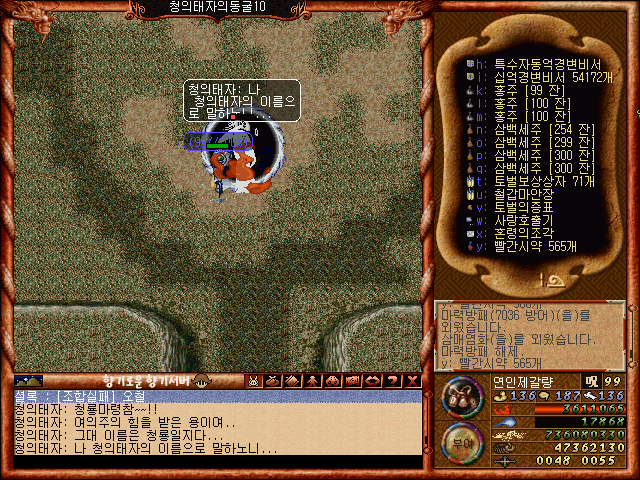Click the round 부여 button
This screenshot has height=480, width=640.
pos(460,441)
